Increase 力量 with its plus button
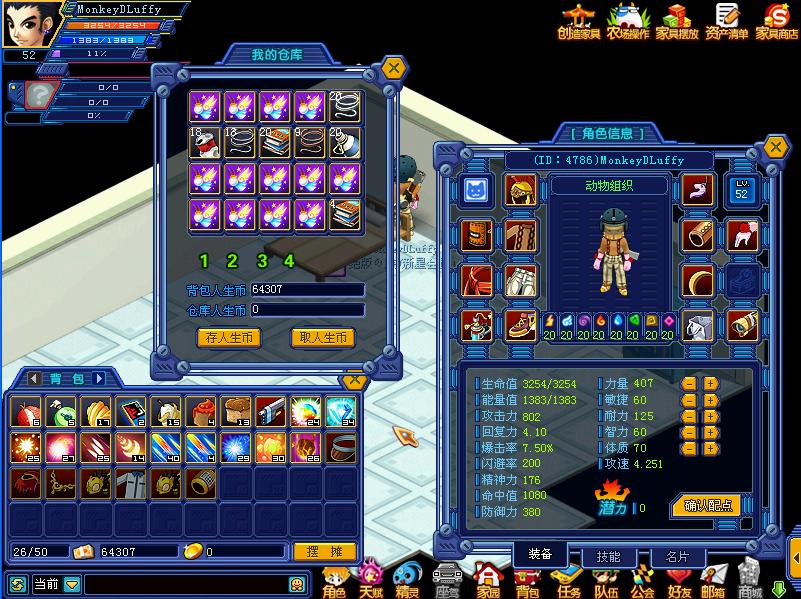 (x=710, y=383)
